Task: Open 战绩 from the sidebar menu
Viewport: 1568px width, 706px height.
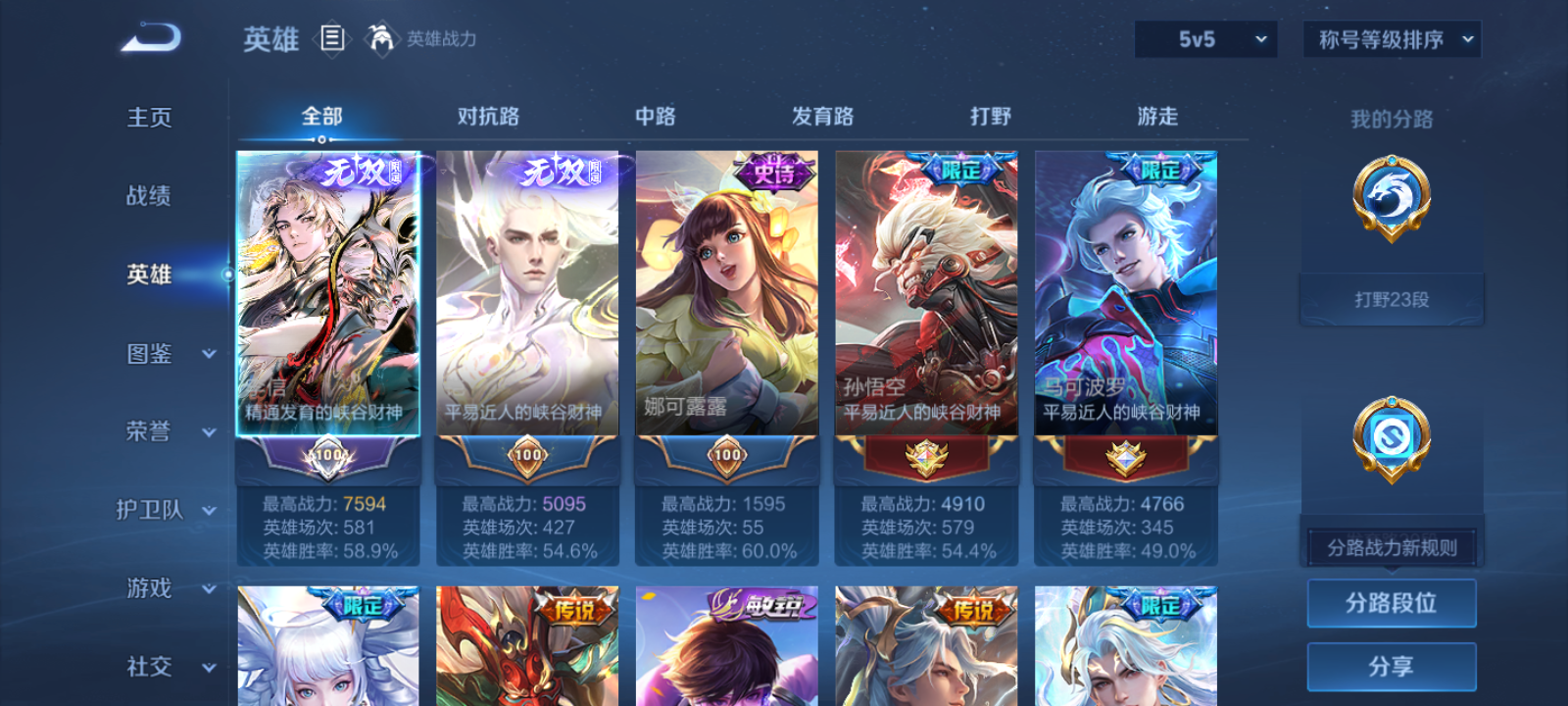Action: coord(147,197)
